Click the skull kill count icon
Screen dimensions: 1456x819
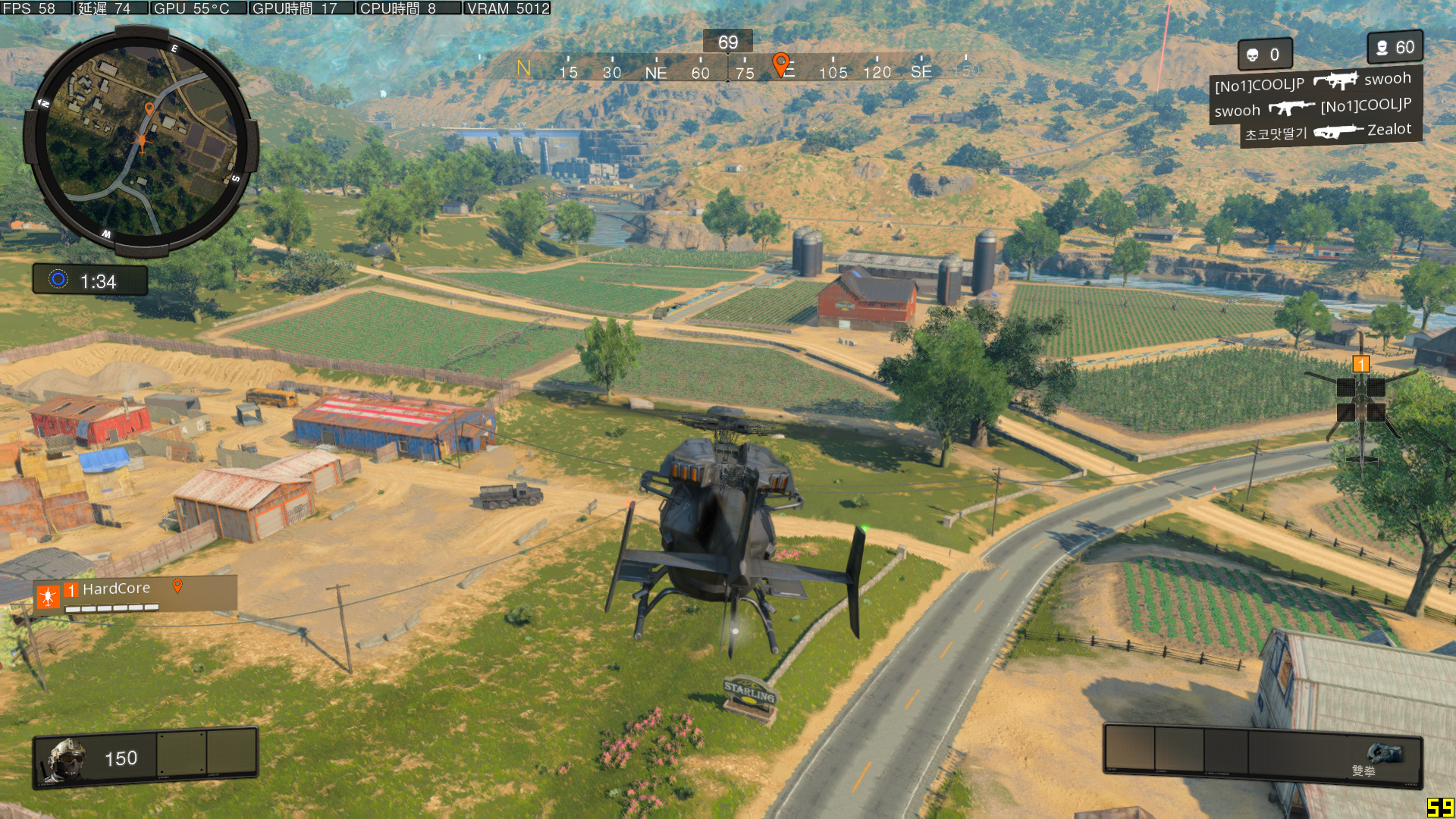pos(1253,55)
